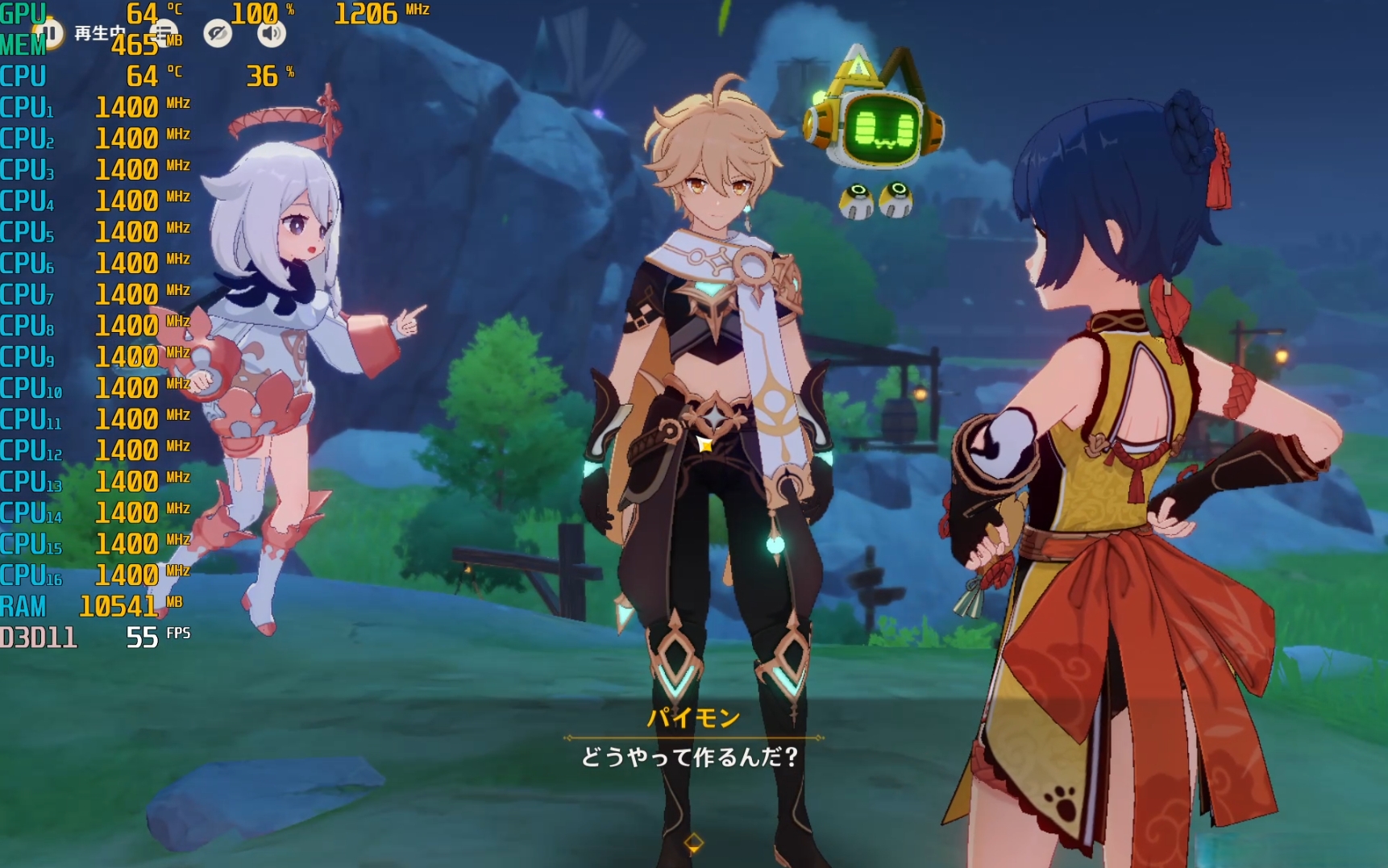Hide the interface with the eye icon

[218, 34]
